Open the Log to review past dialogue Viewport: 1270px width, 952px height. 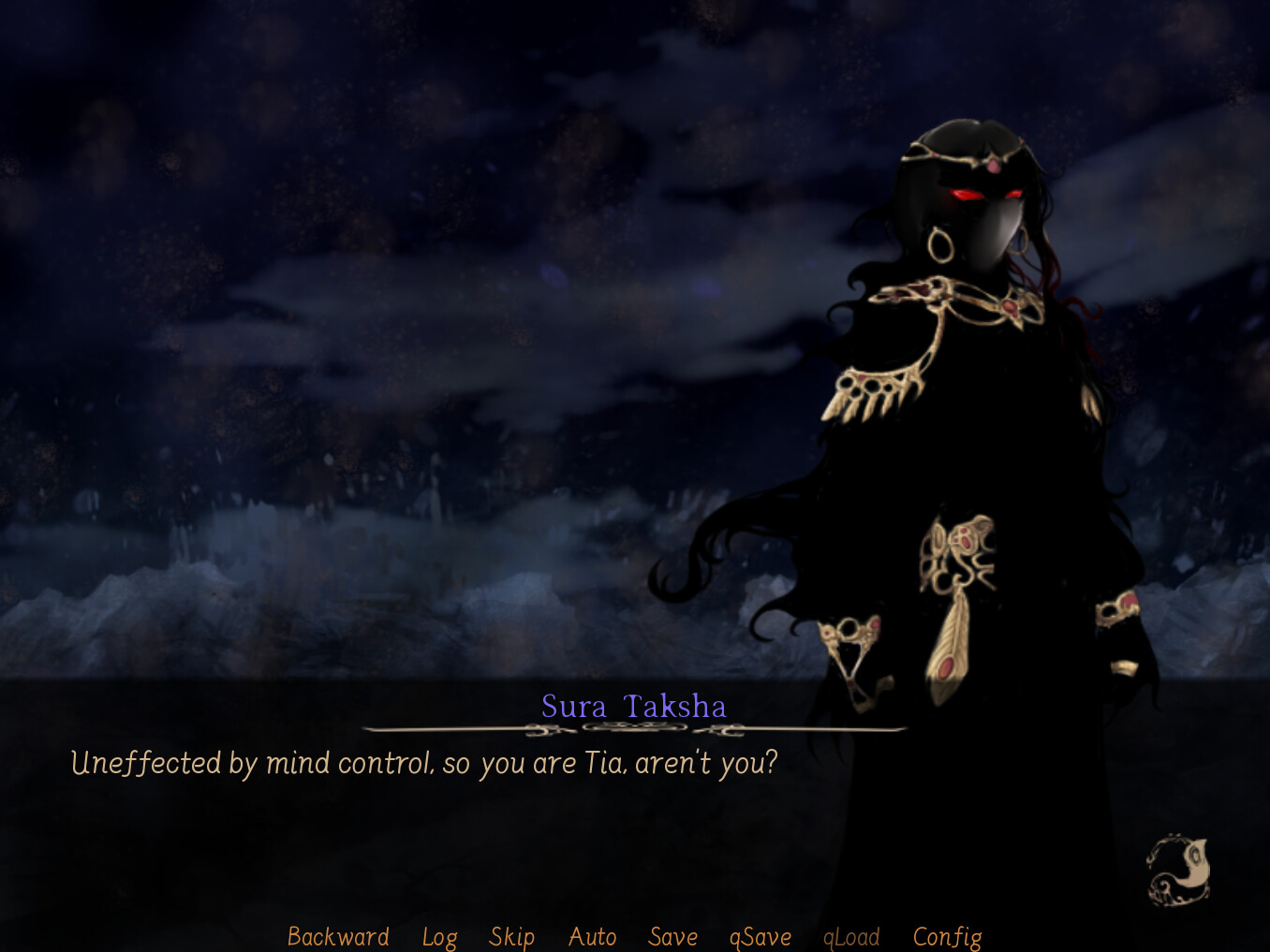439,936
